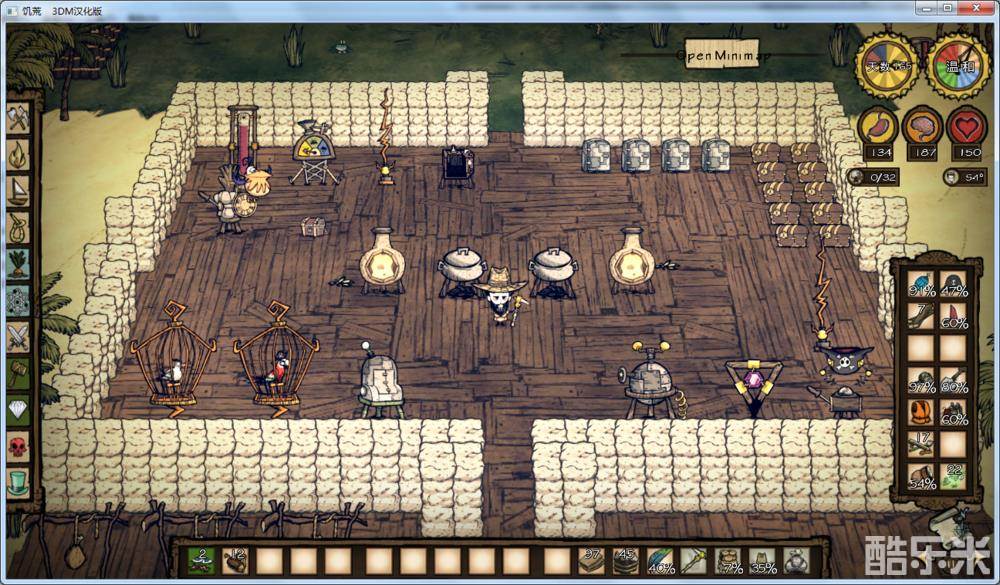This screenshot has width=1000, height=585.
Task: Open the Science atom crafting tab
Action: point(18,300)
